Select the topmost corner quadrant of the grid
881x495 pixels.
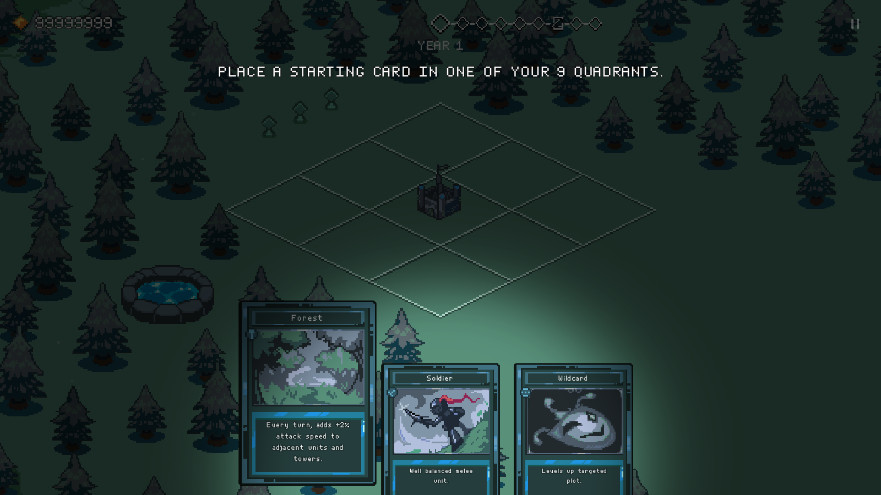coord(441,139)
